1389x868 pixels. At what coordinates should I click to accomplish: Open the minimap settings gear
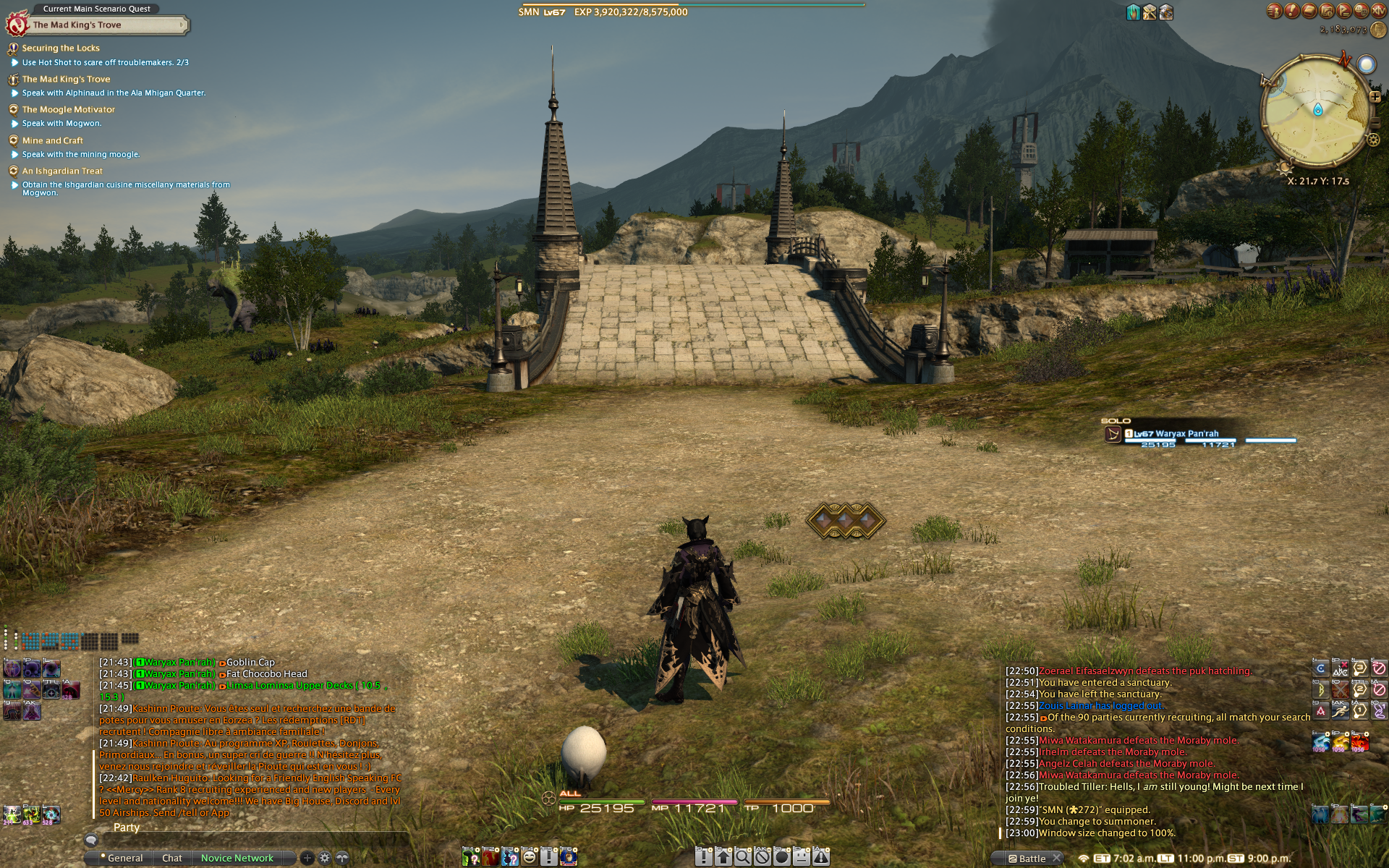point(1373,140)
